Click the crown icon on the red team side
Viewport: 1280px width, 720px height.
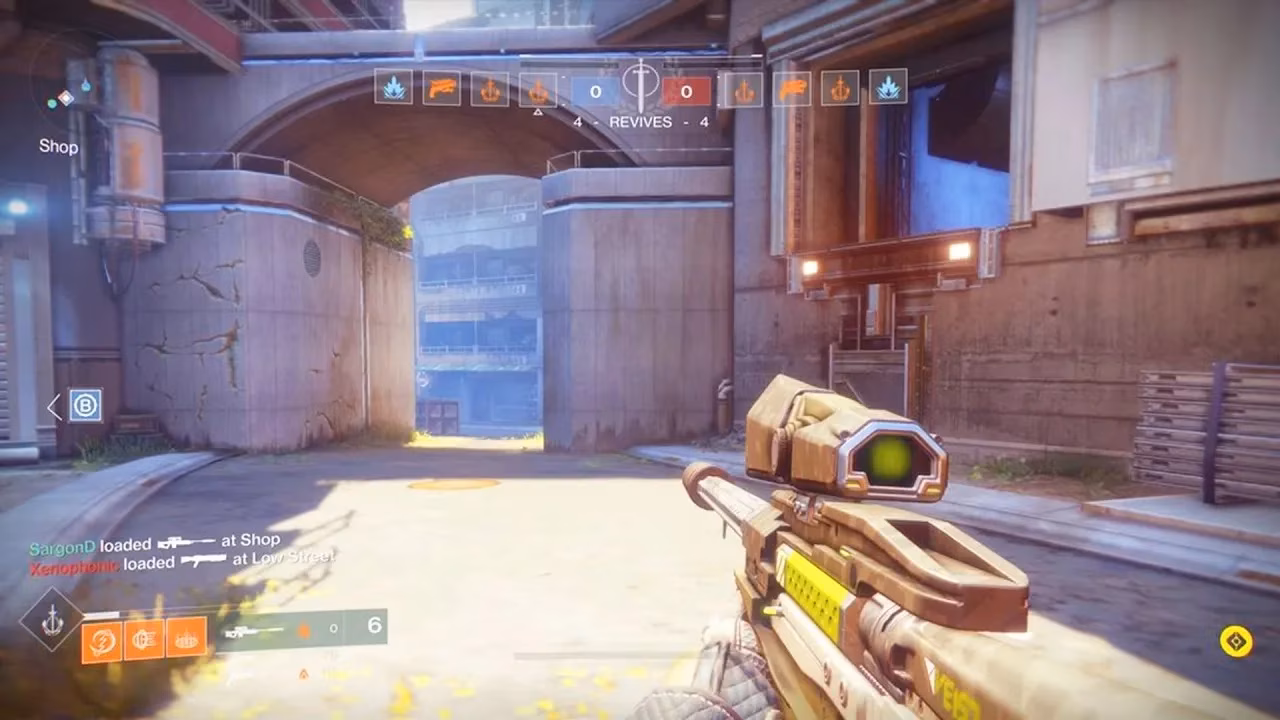pos(746,89)
